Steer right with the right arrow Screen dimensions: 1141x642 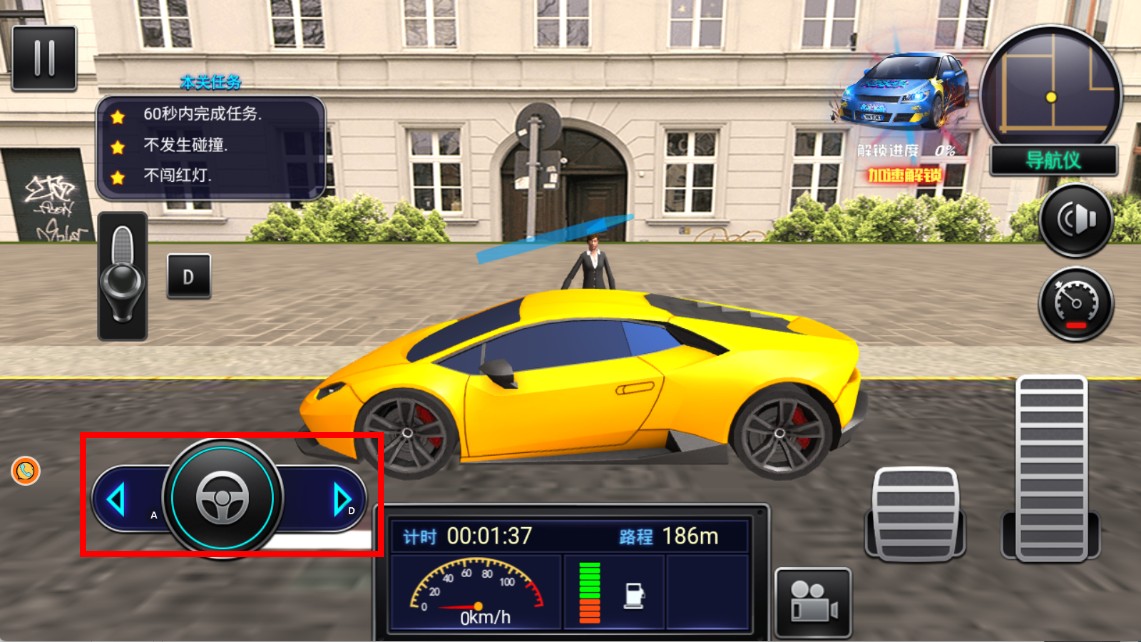point(342,498)
